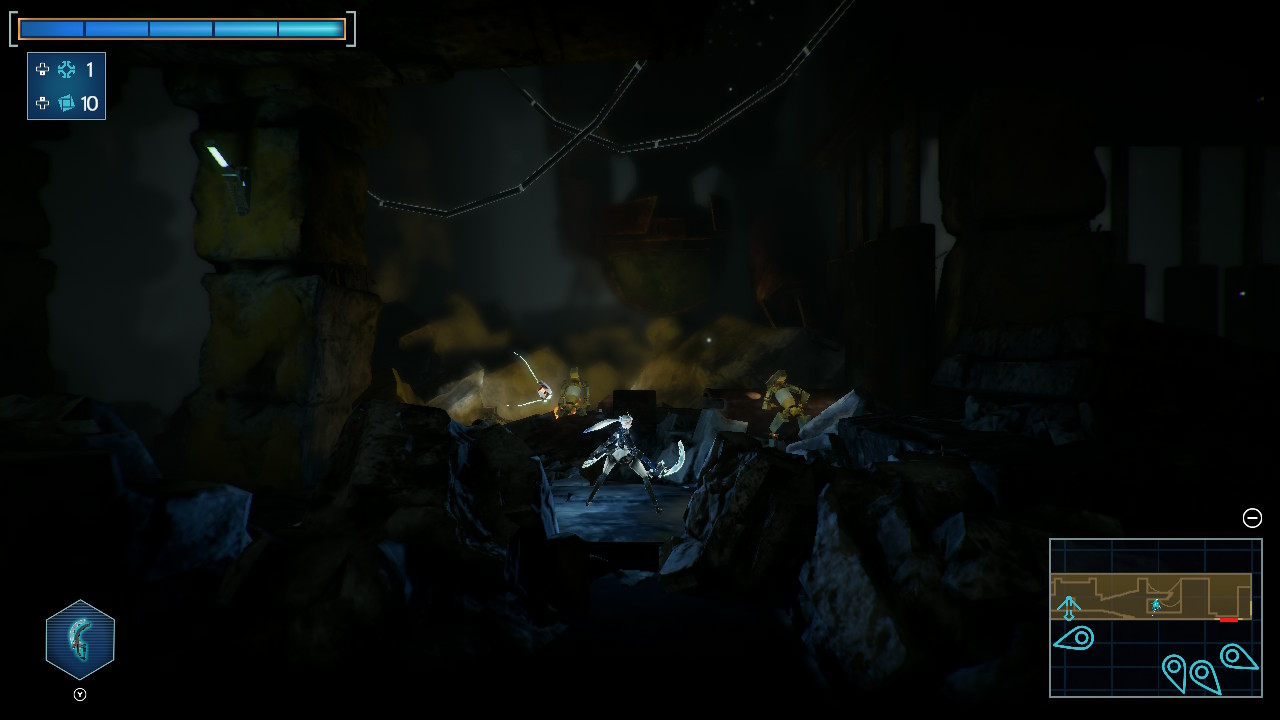The width and height of the screenshot is (1280, 720).
Task: Select the vertical arrow marker on the minimap
Action: click(x=1069, y=607)
